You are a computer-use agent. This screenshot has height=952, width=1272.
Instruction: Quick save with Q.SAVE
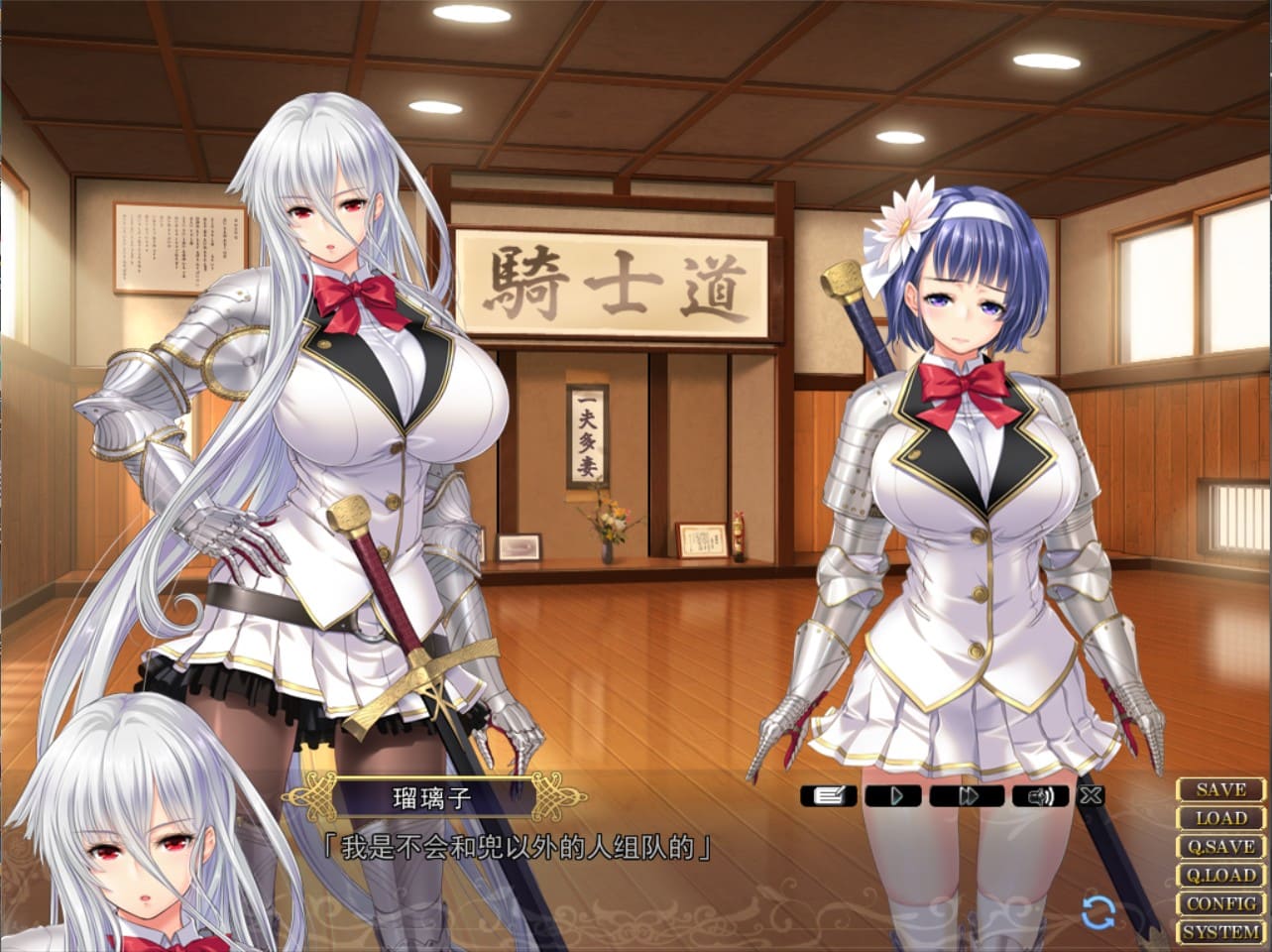point(1220,848)
